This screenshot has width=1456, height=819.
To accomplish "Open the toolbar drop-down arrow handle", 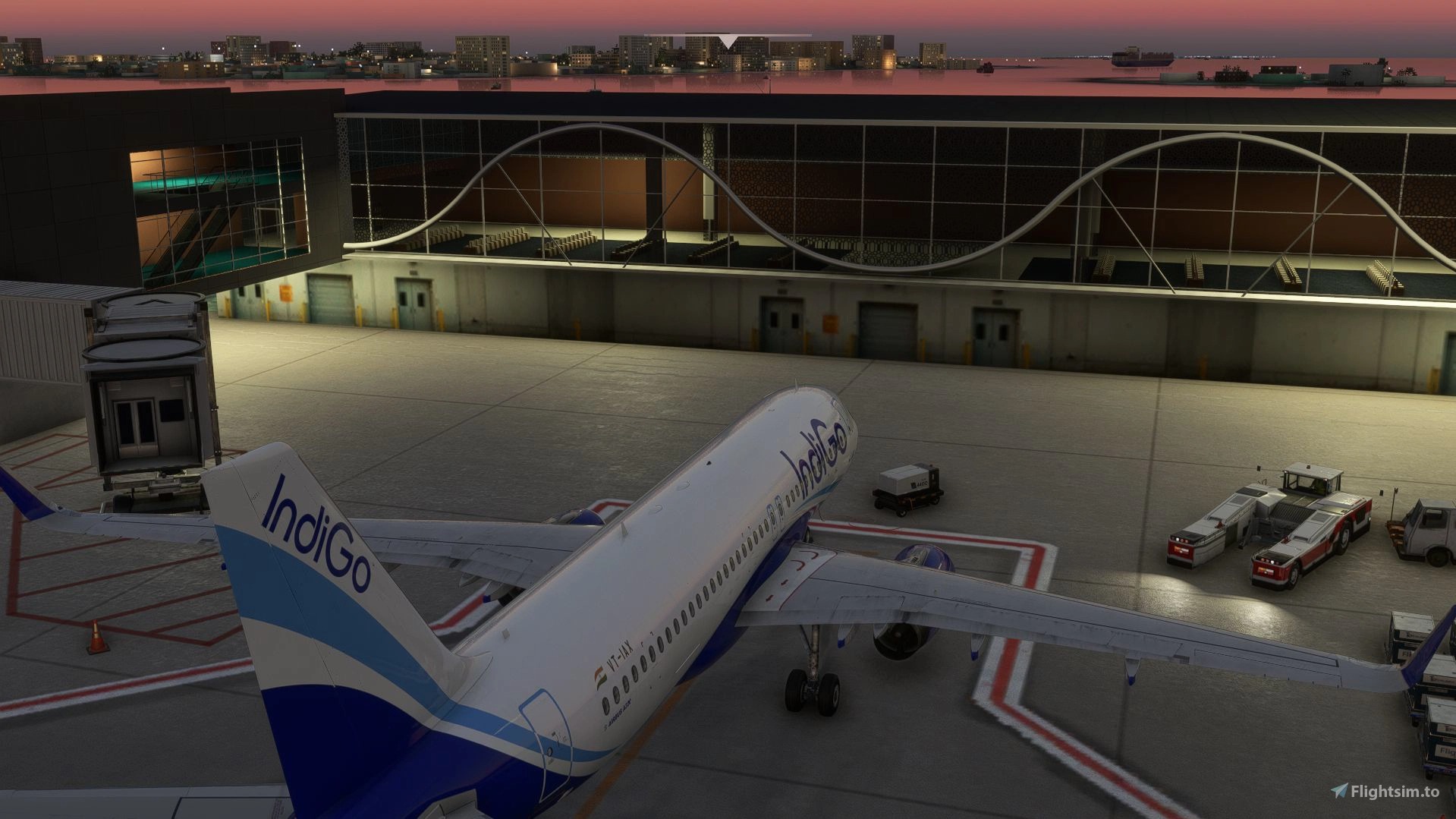I will [x=728, y=41].
